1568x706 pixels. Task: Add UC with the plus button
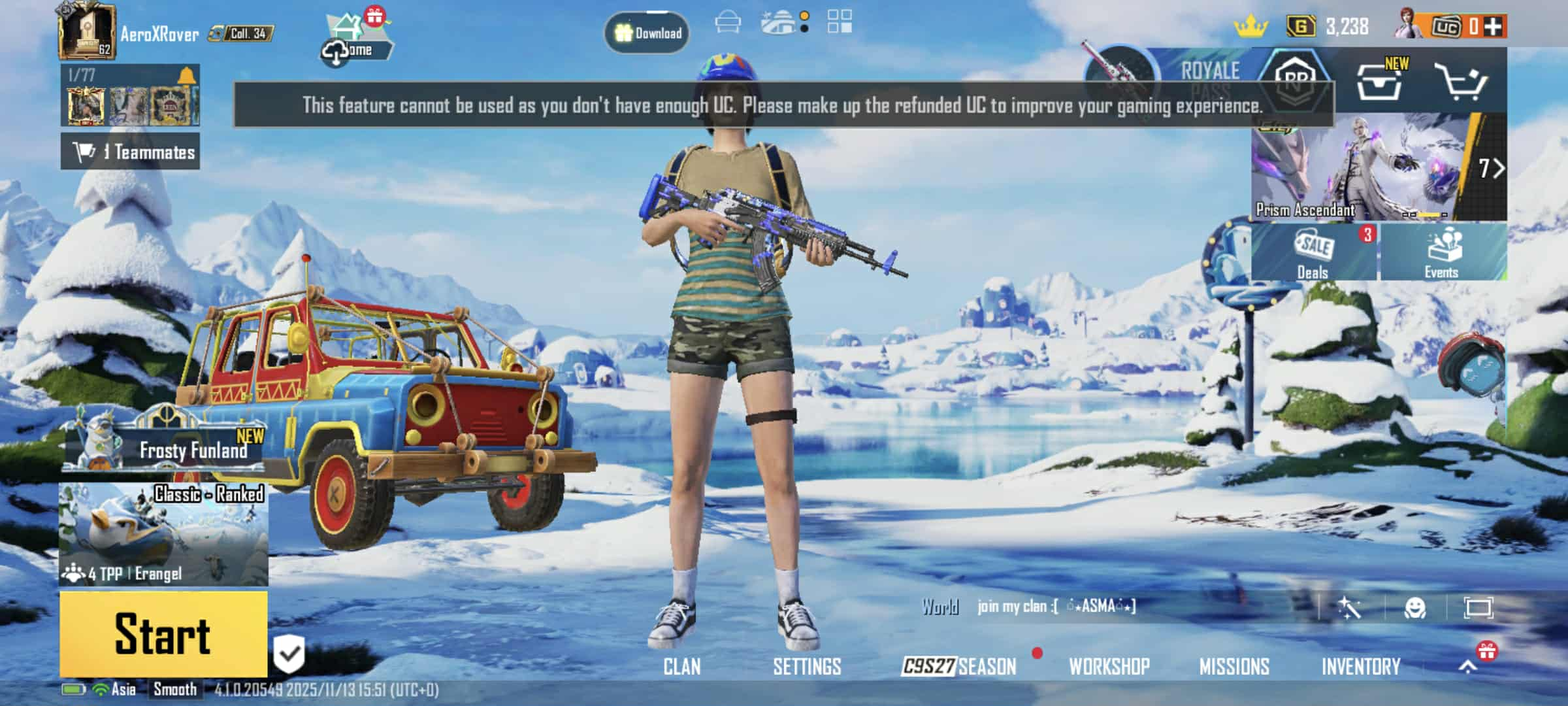pos(1493,27)
